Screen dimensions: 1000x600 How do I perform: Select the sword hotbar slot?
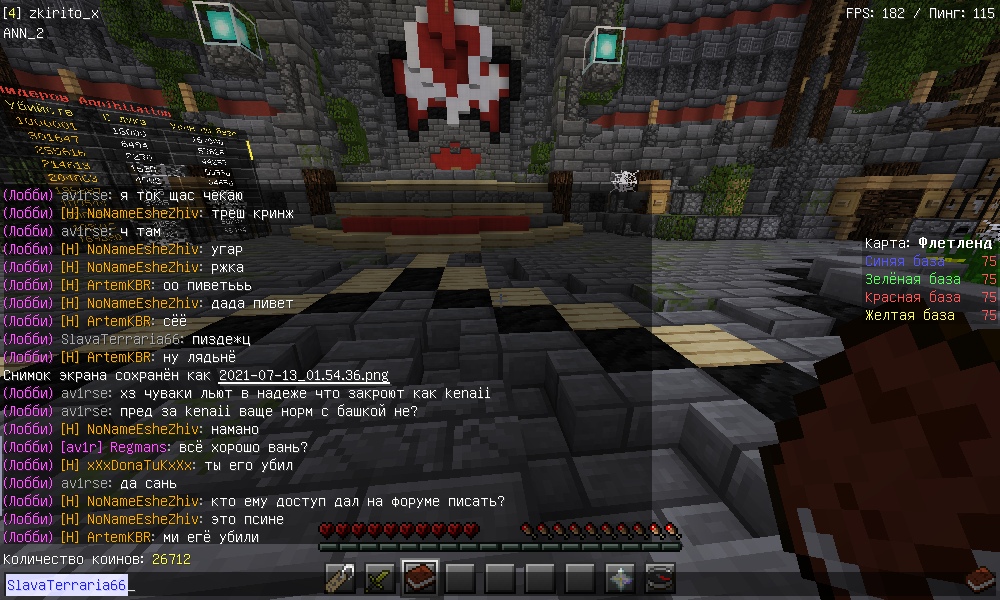click(x=380, y=578)
